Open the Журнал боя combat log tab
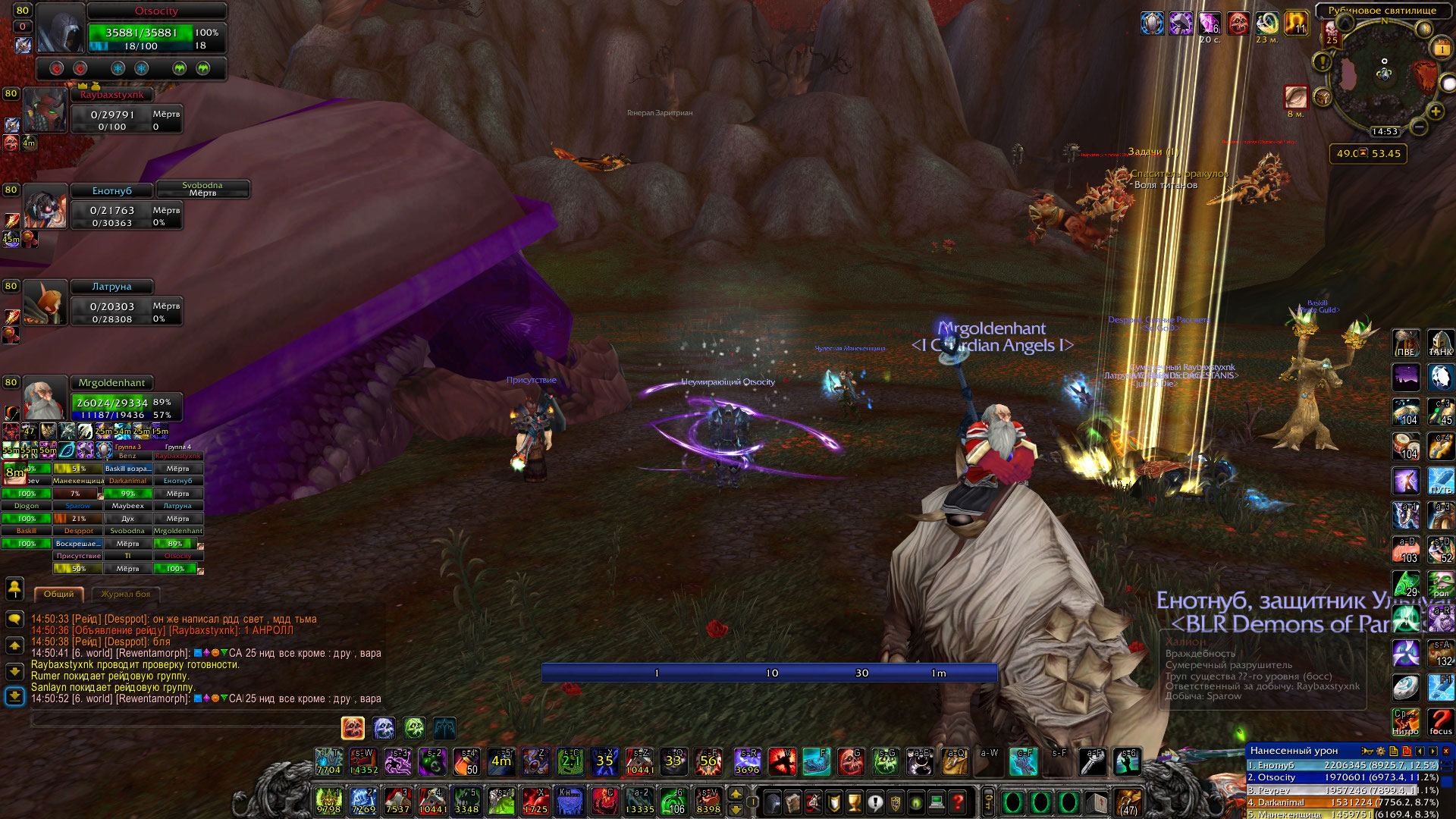The height and width of the screenshot is (819, 1456). tap(126, 595)
